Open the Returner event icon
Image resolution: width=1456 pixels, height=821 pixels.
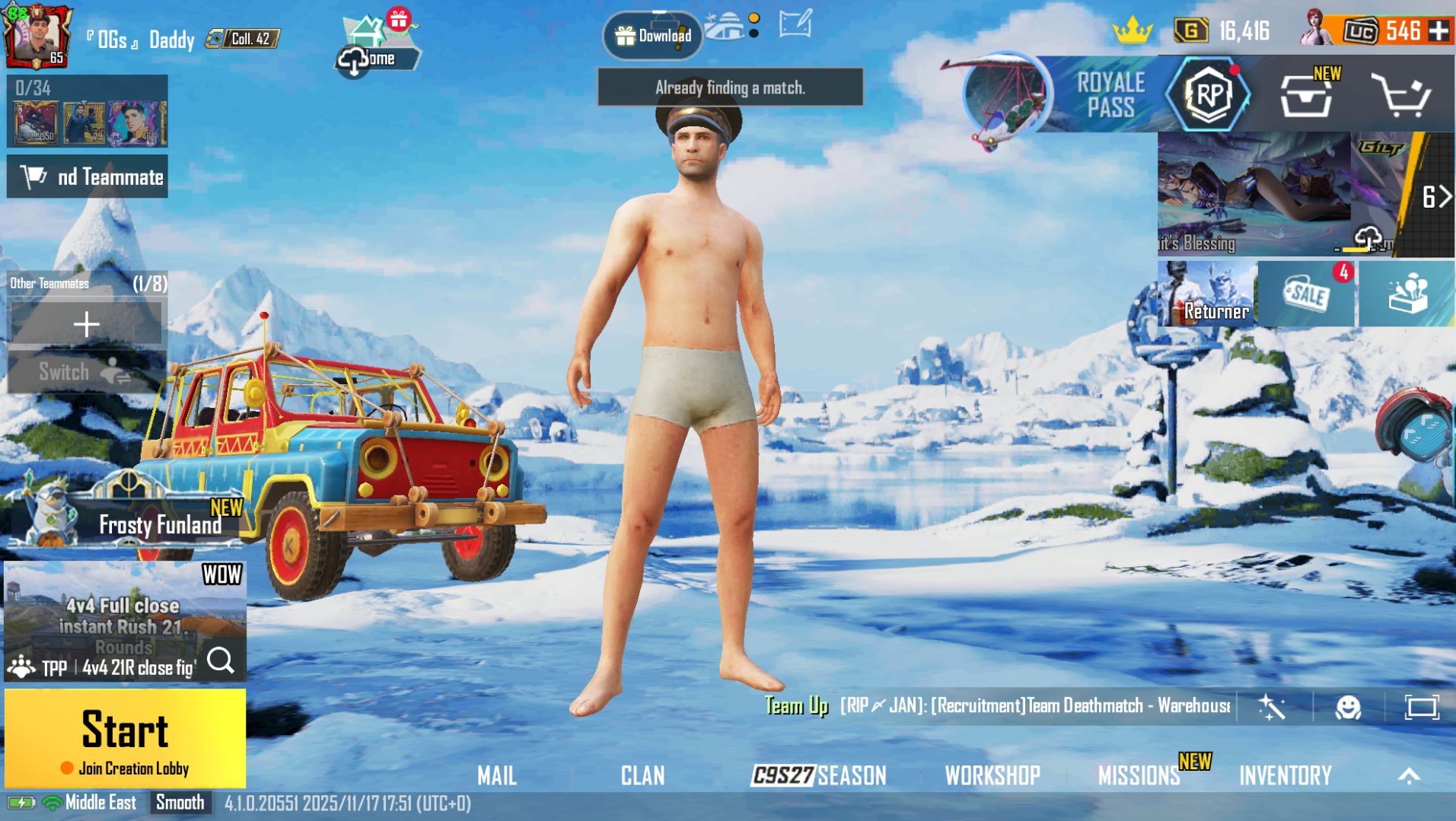click(1207, 294)
